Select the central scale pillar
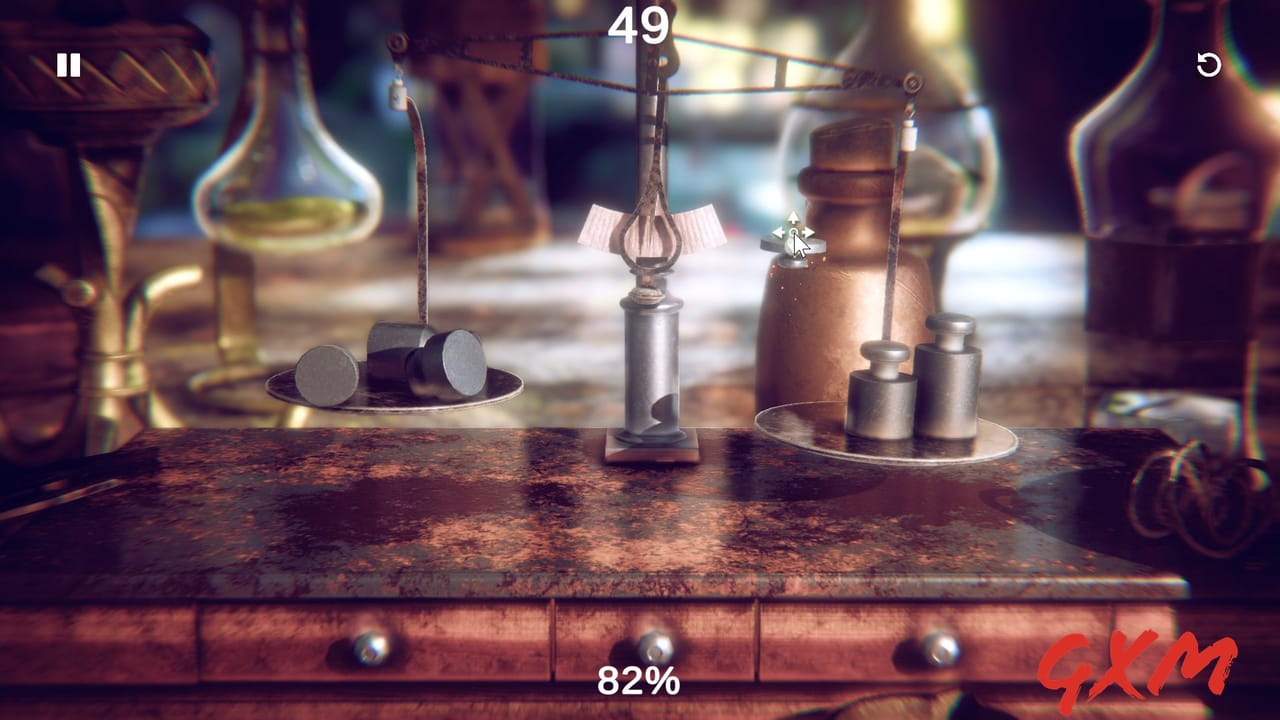The width and height of the screenshot is (1280, 720). click(650, 380)
